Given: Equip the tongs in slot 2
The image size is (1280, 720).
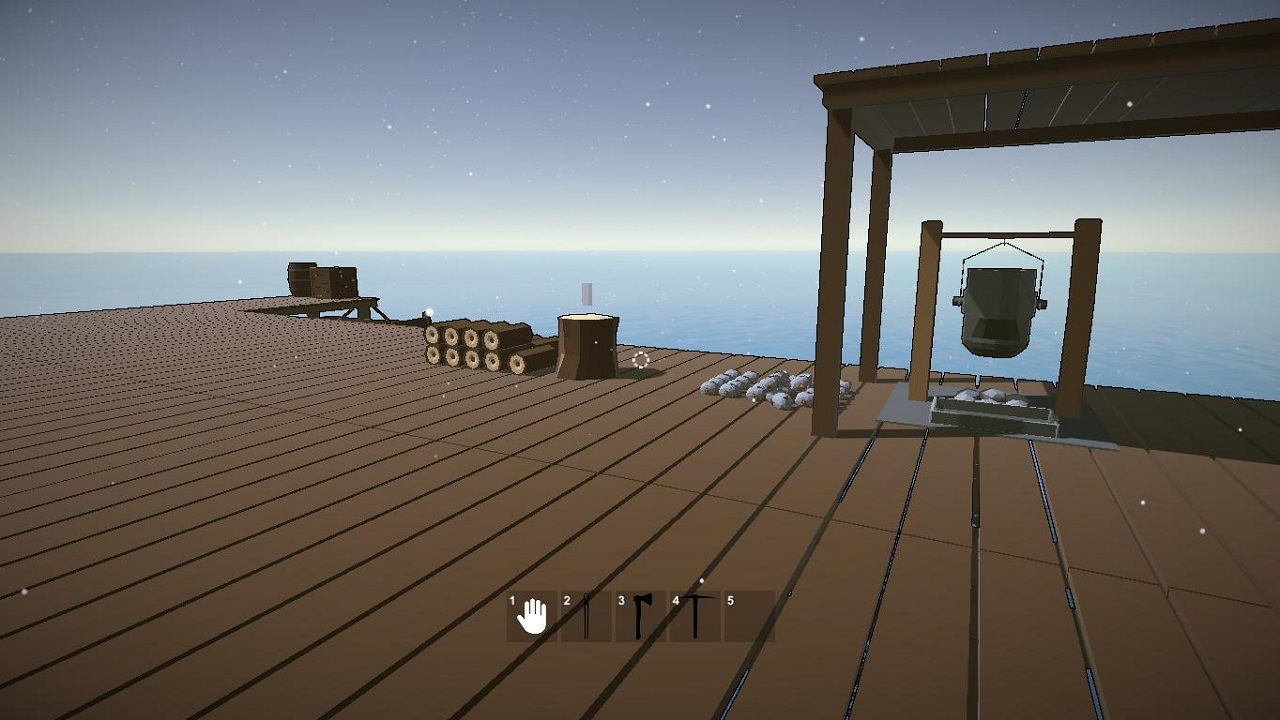Looking at the screenshot, I should pos(586,616).
